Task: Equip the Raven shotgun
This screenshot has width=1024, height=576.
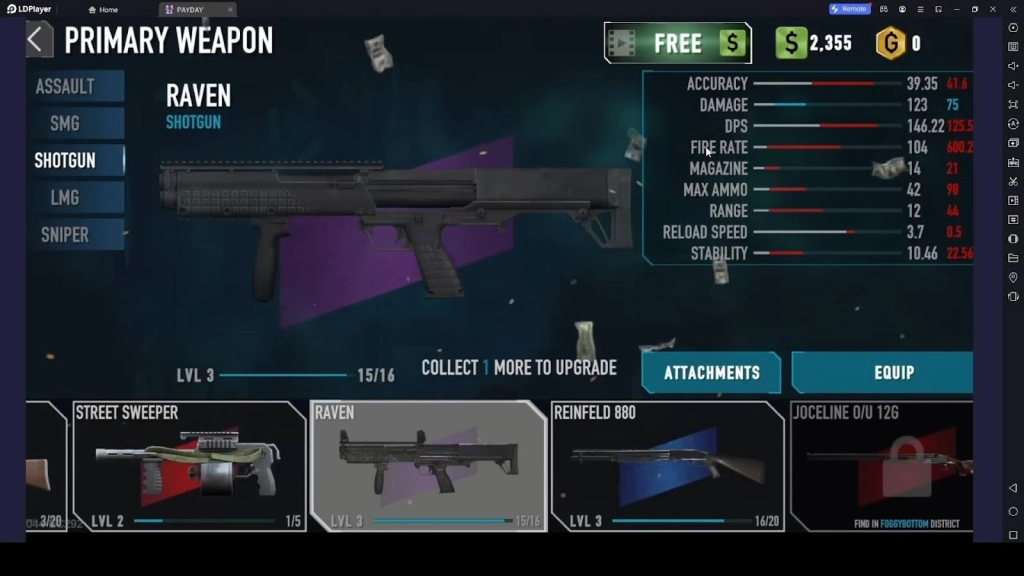Action: pyautogui.click(x=882, y=373)
